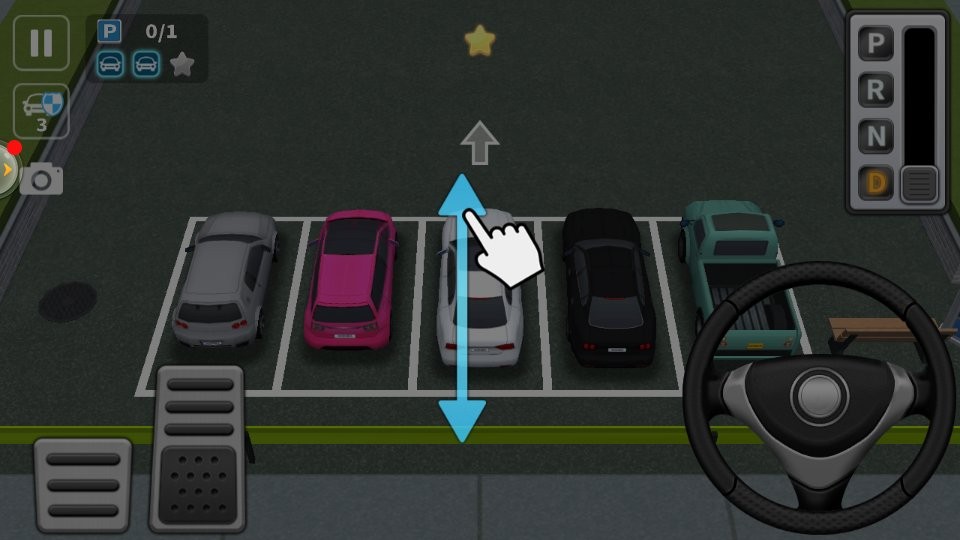Viewport: 960px width, 540px height.
Task: Grab the gear shift lever knob
Action: point(919,184)
